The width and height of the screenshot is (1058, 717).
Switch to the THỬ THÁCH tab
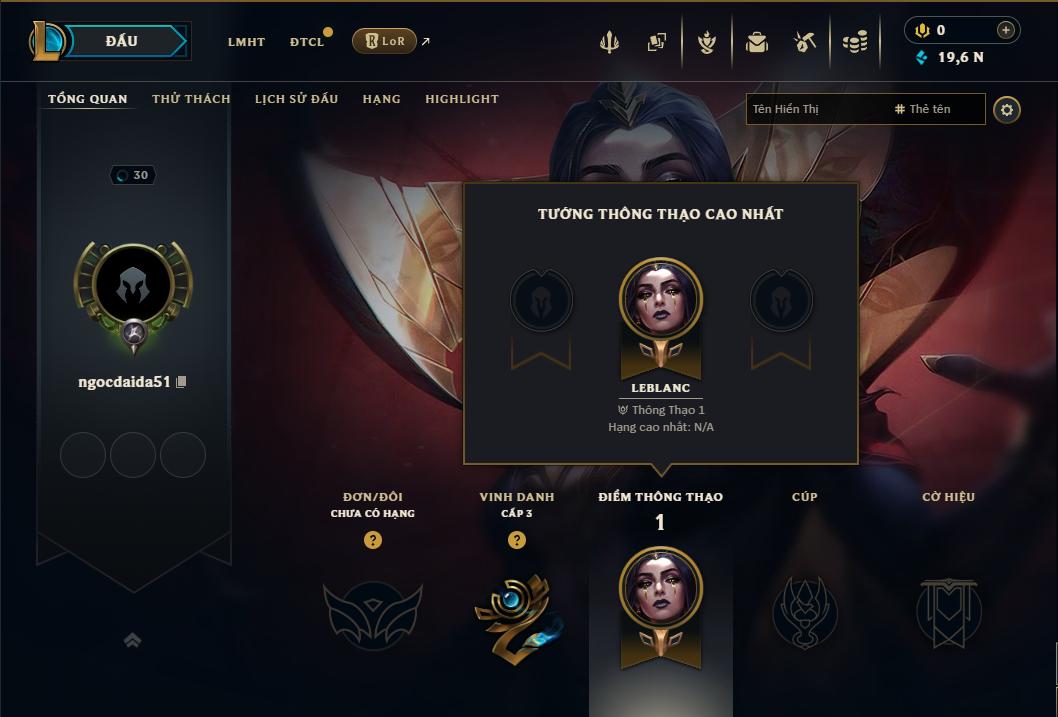(191, 99)
